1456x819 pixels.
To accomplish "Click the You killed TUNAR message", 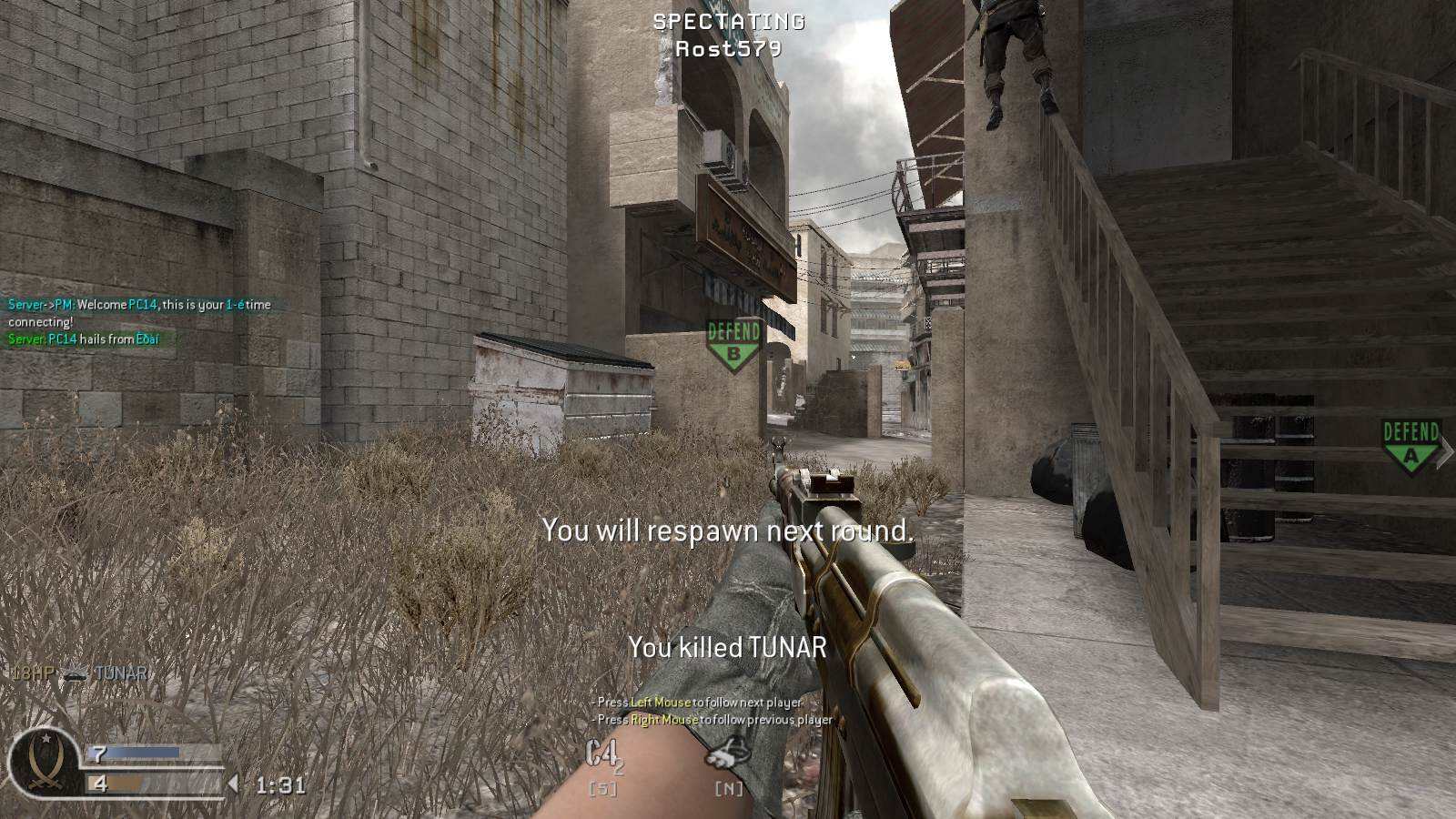I will pyautogui.click(x=727, y=648).
